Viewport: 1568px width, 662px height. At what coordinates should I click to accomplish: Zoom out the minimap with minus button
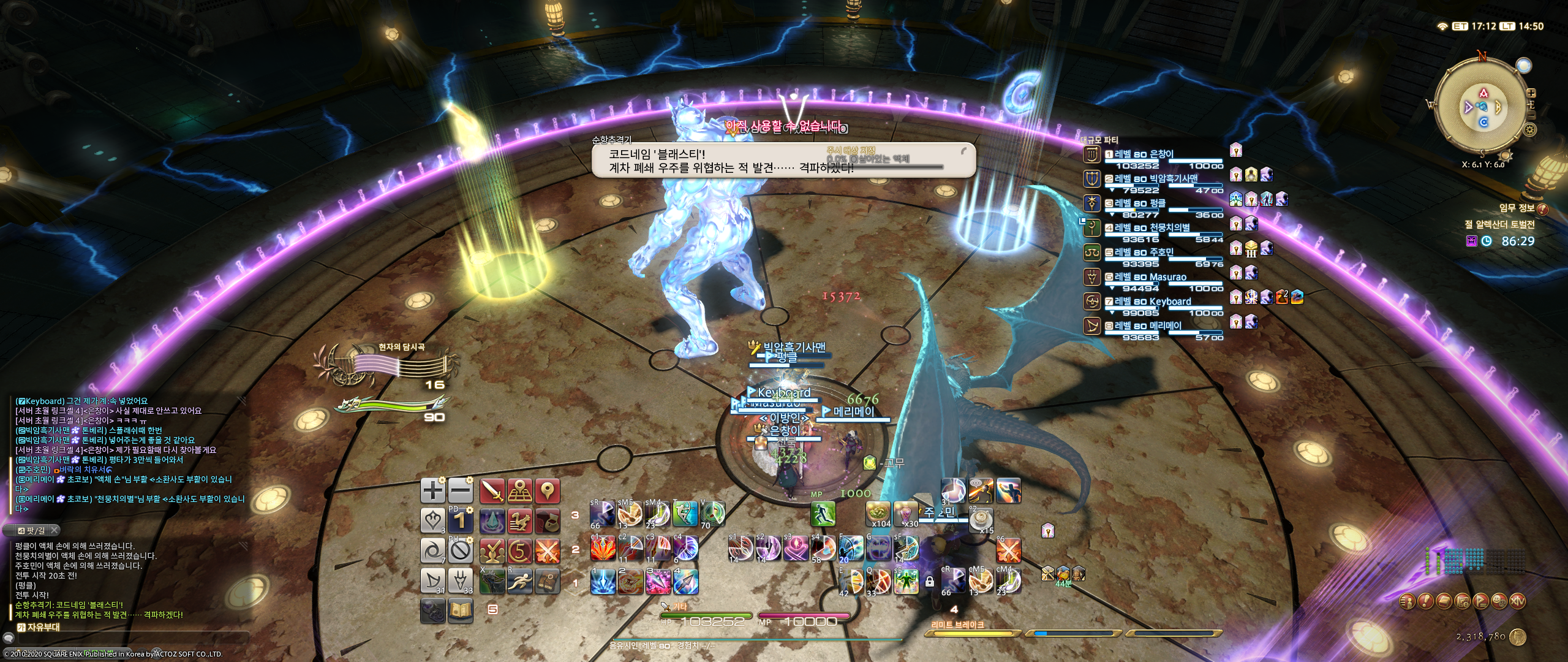click(1531, 115)
